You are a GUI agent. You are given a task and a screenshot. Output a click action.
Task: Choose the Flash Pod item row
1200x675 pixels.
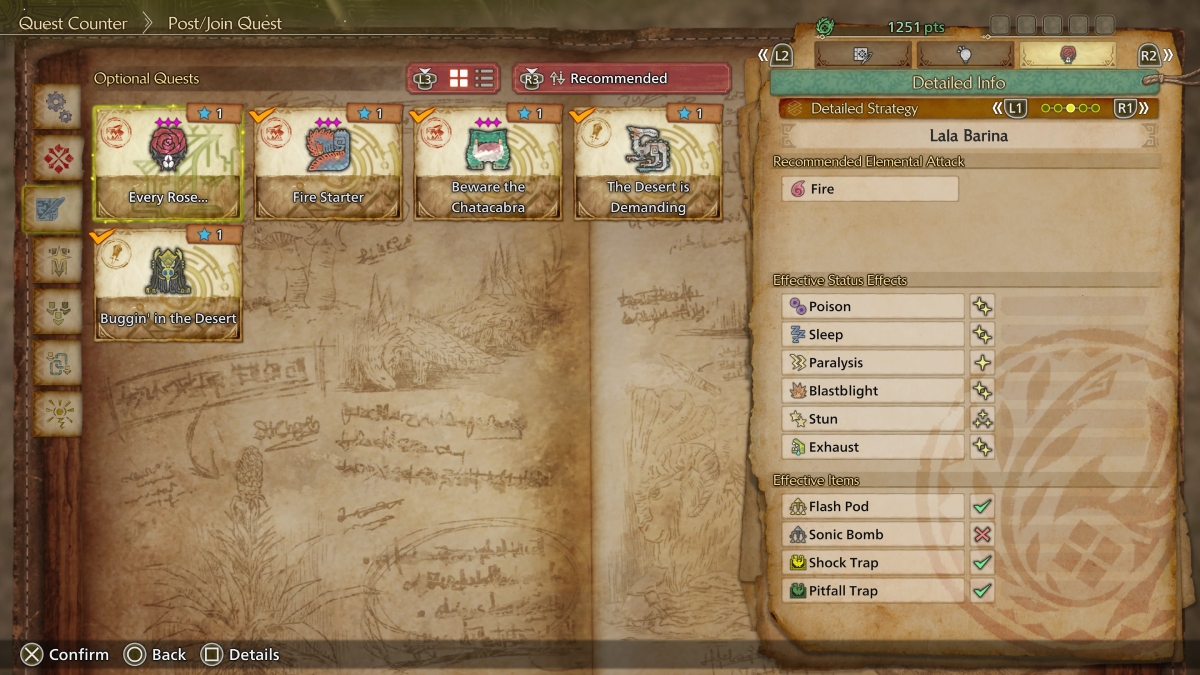872,507
